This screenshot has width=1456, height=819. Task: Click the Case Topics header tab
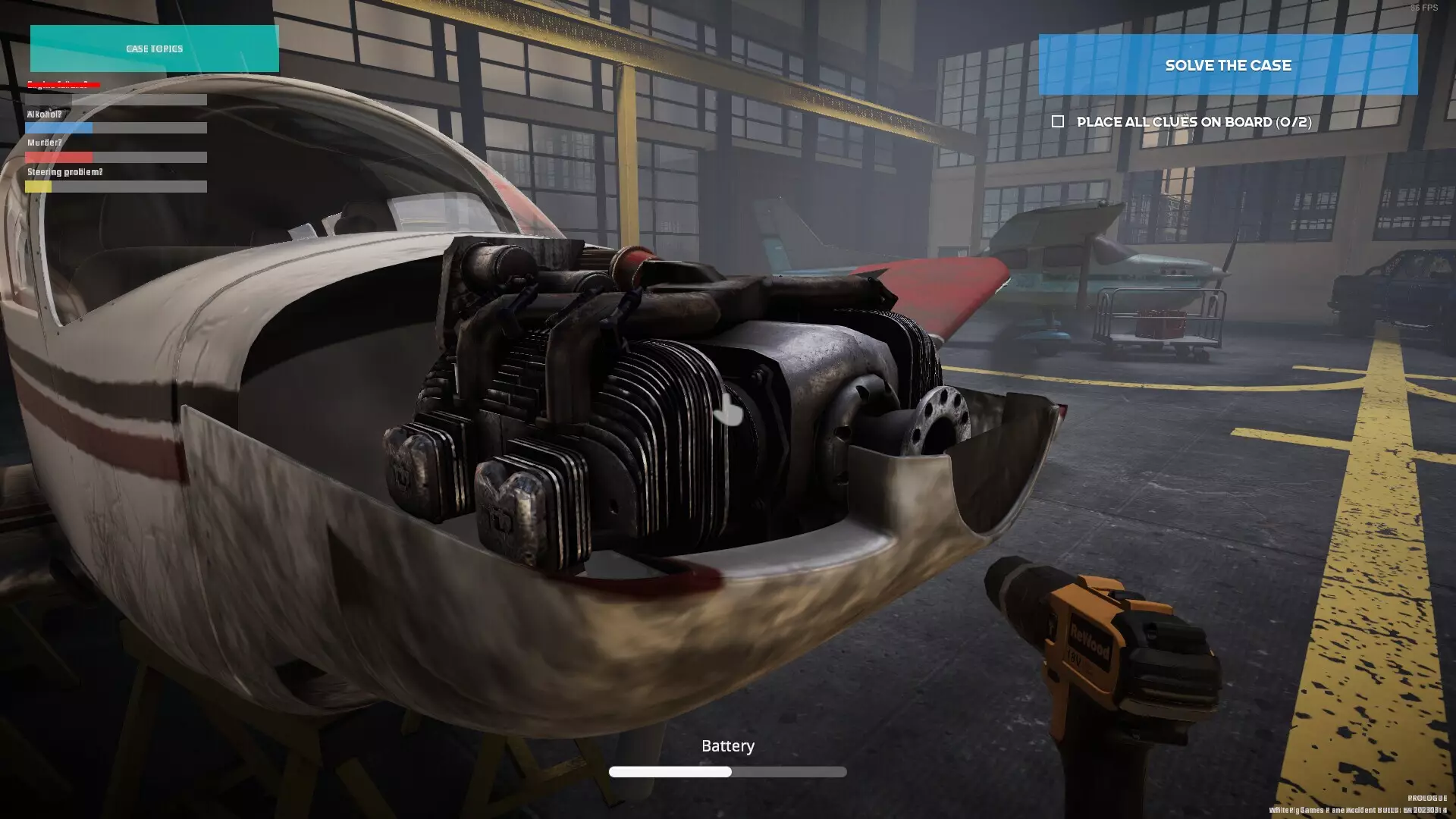[154, 49]
